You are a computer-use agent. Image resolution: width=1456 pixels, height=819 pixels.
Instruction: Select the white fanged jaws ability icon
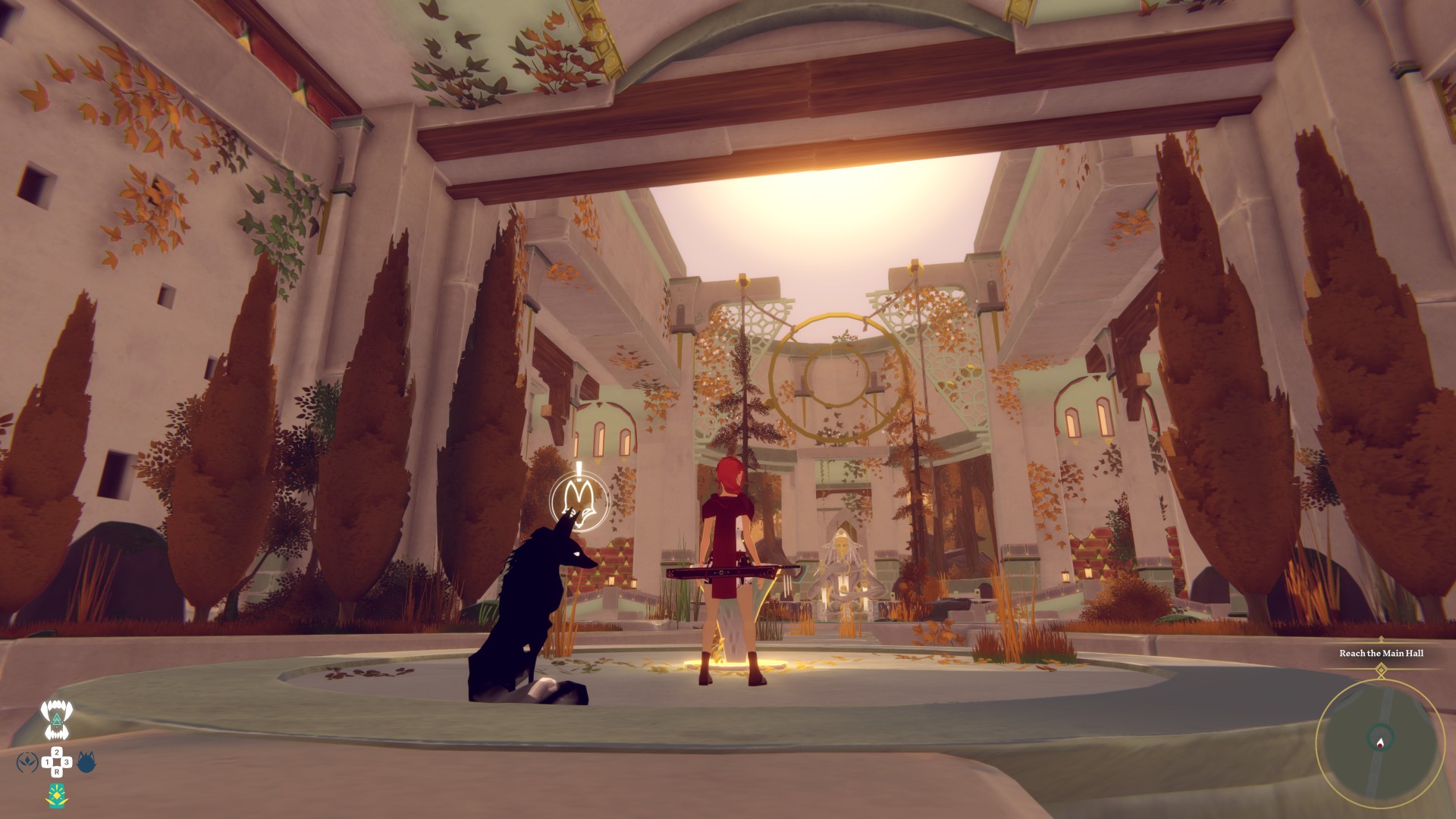(56, 720)
